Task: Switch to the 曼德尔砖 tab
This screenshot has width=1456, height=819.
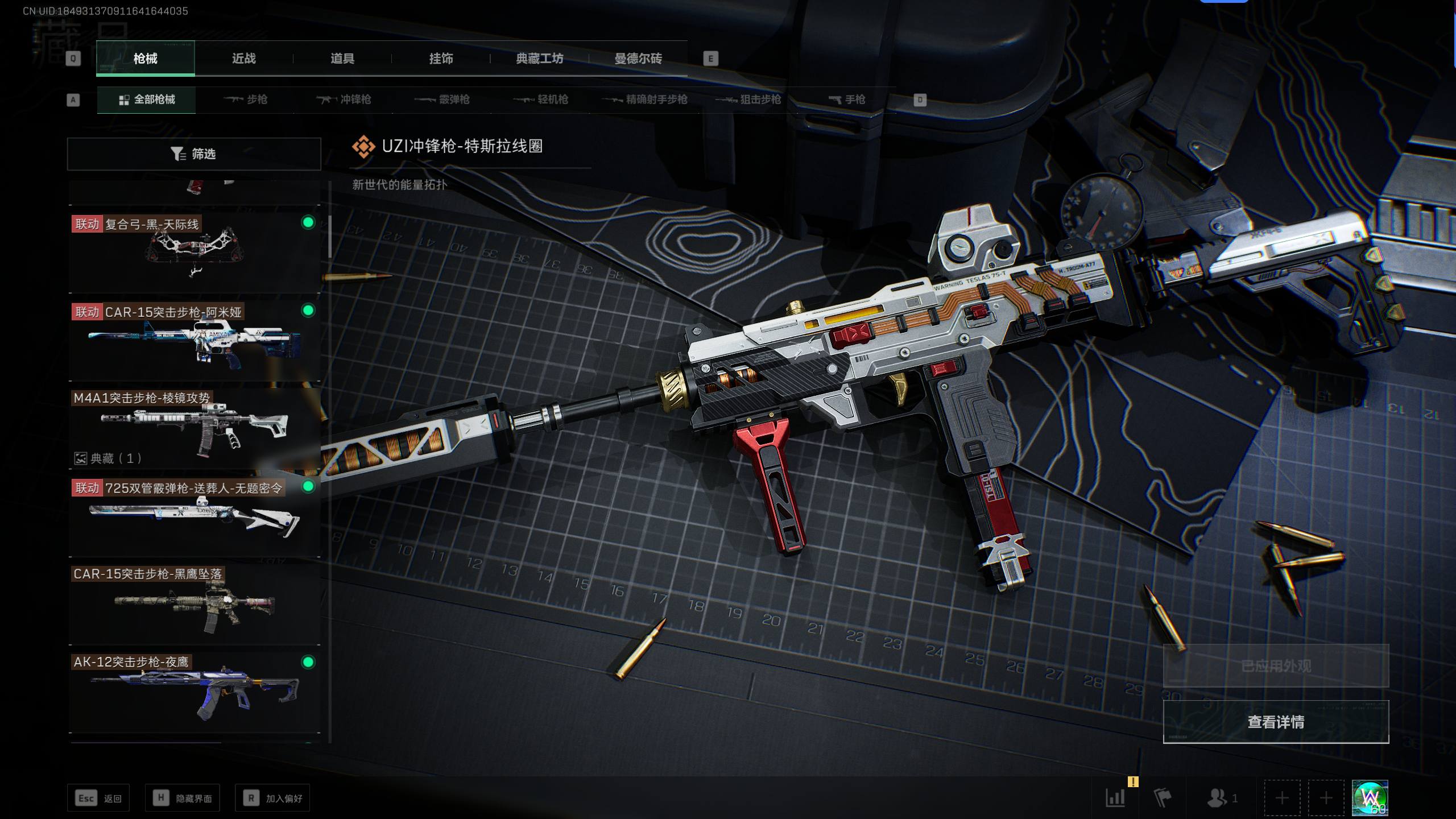Action: [638, 59]
